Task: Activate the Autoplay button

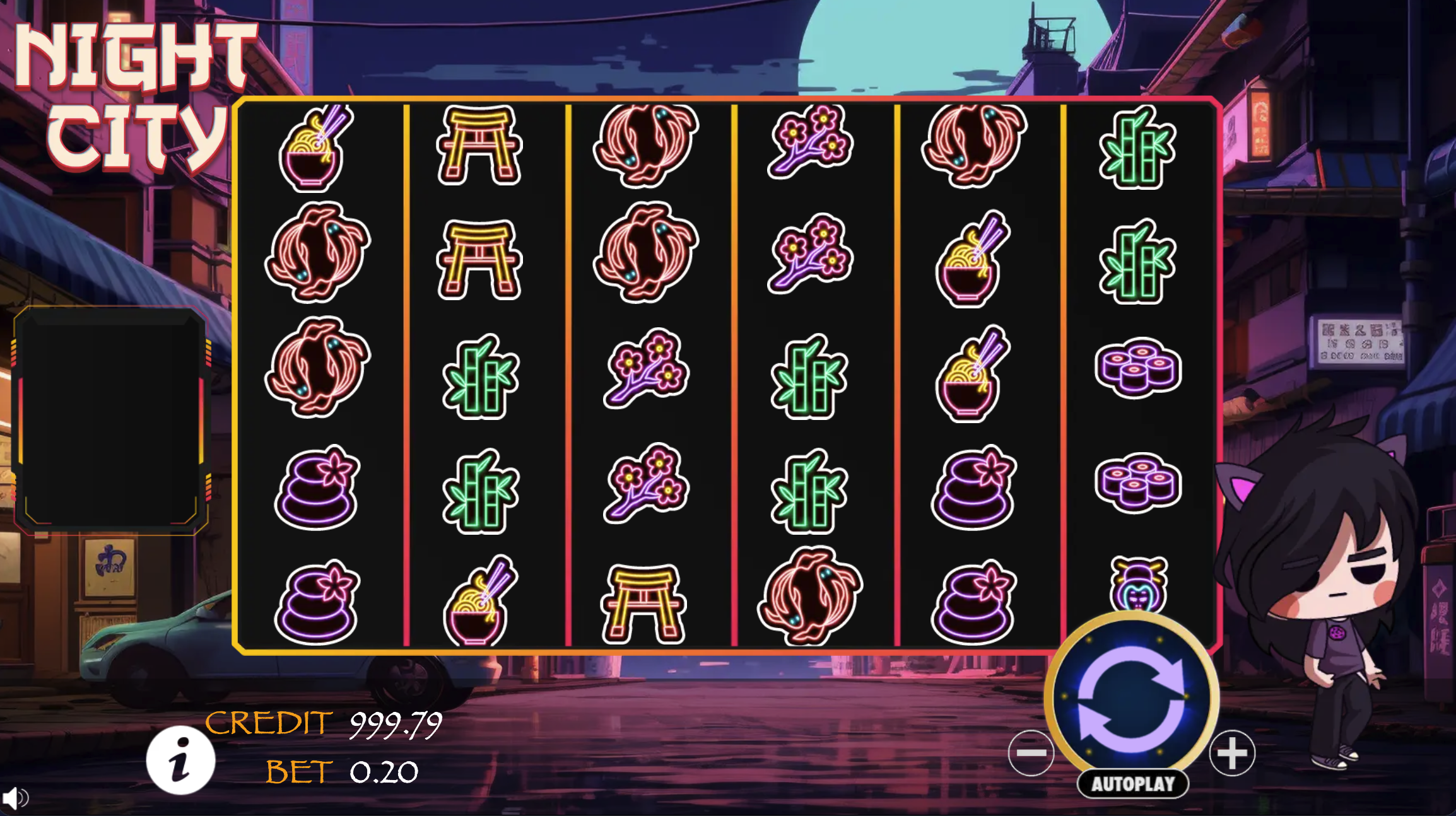Action: (x=1133, y=784)
